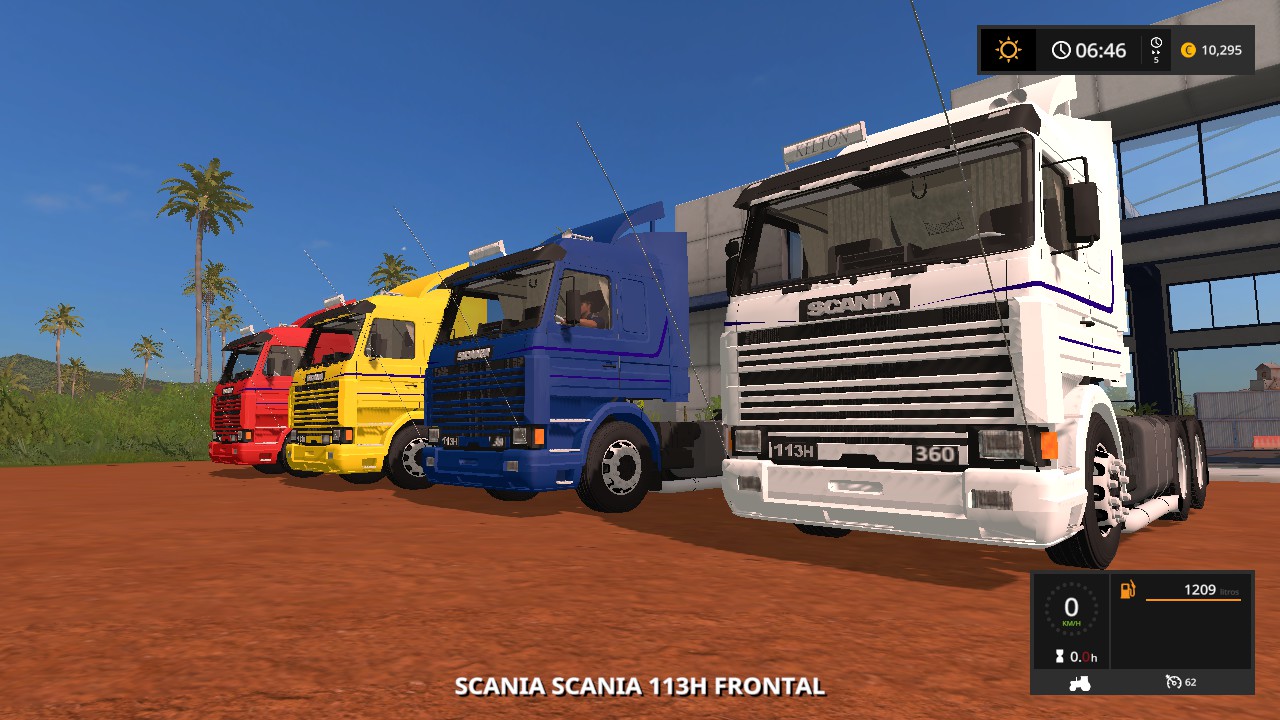
Task: Select the SCANIA 113H FRONTAL name label
Action: [x=639, y=688]
